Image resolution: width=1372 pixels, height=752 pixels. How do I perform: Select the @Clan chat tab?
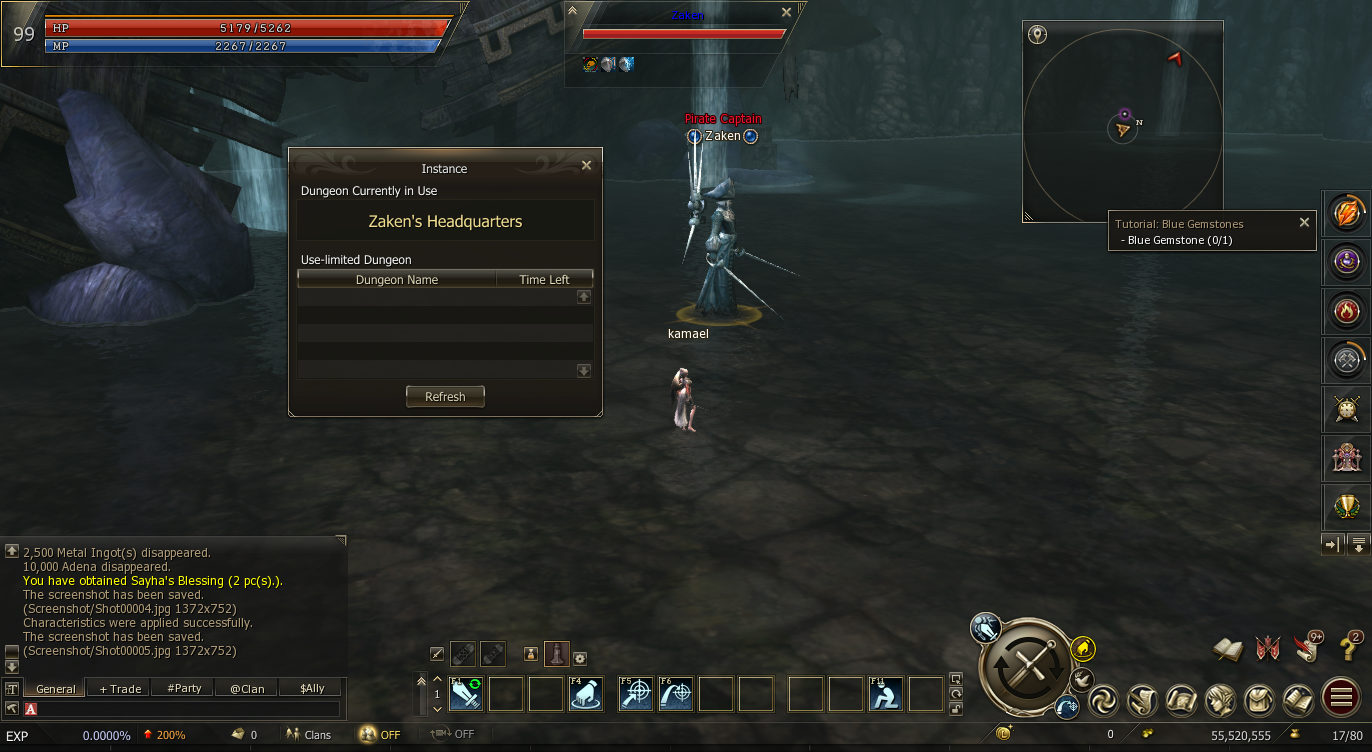coord(247,688)
